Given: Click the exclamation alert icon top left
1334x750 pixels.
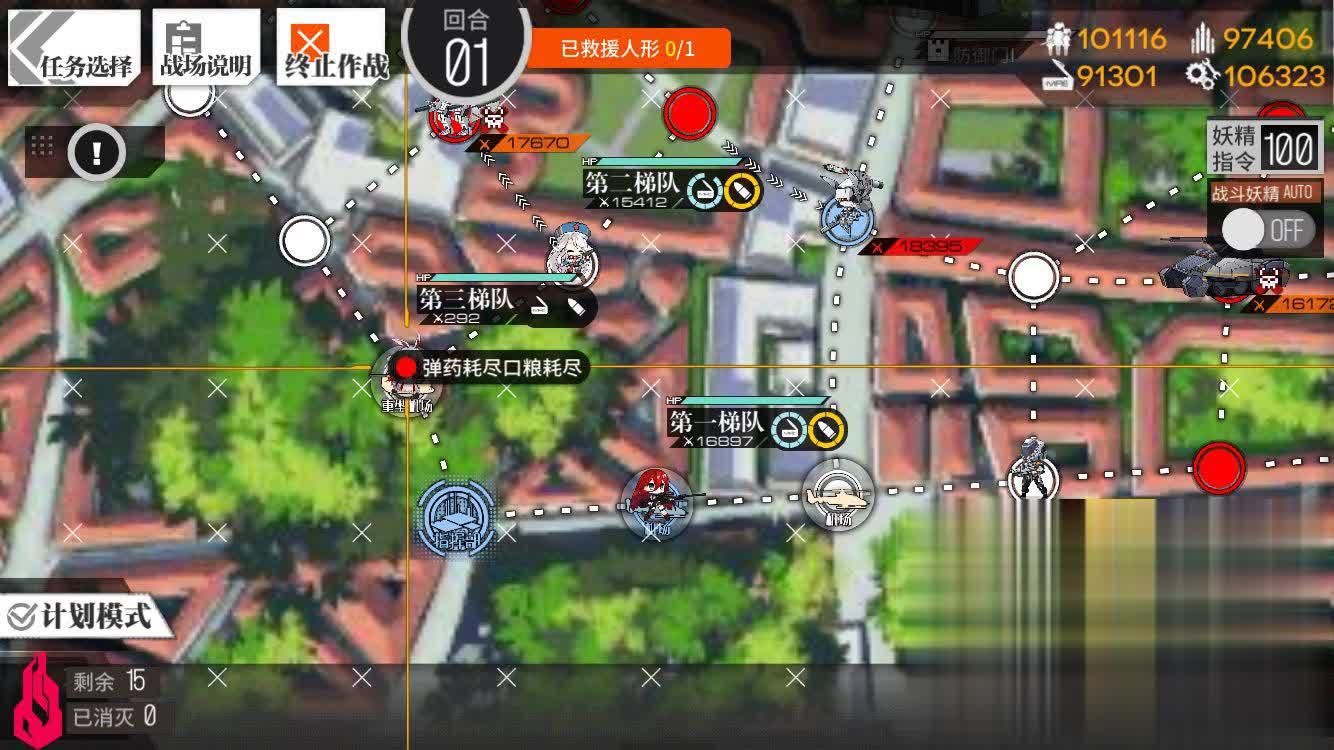Looking at the screenshot, I should [x=96, y=150].
